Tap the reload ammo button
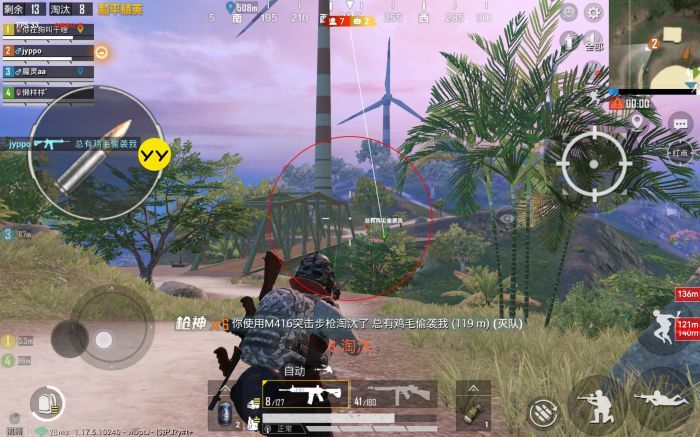This screenshot has width=700, height=437. pos(543,410)
